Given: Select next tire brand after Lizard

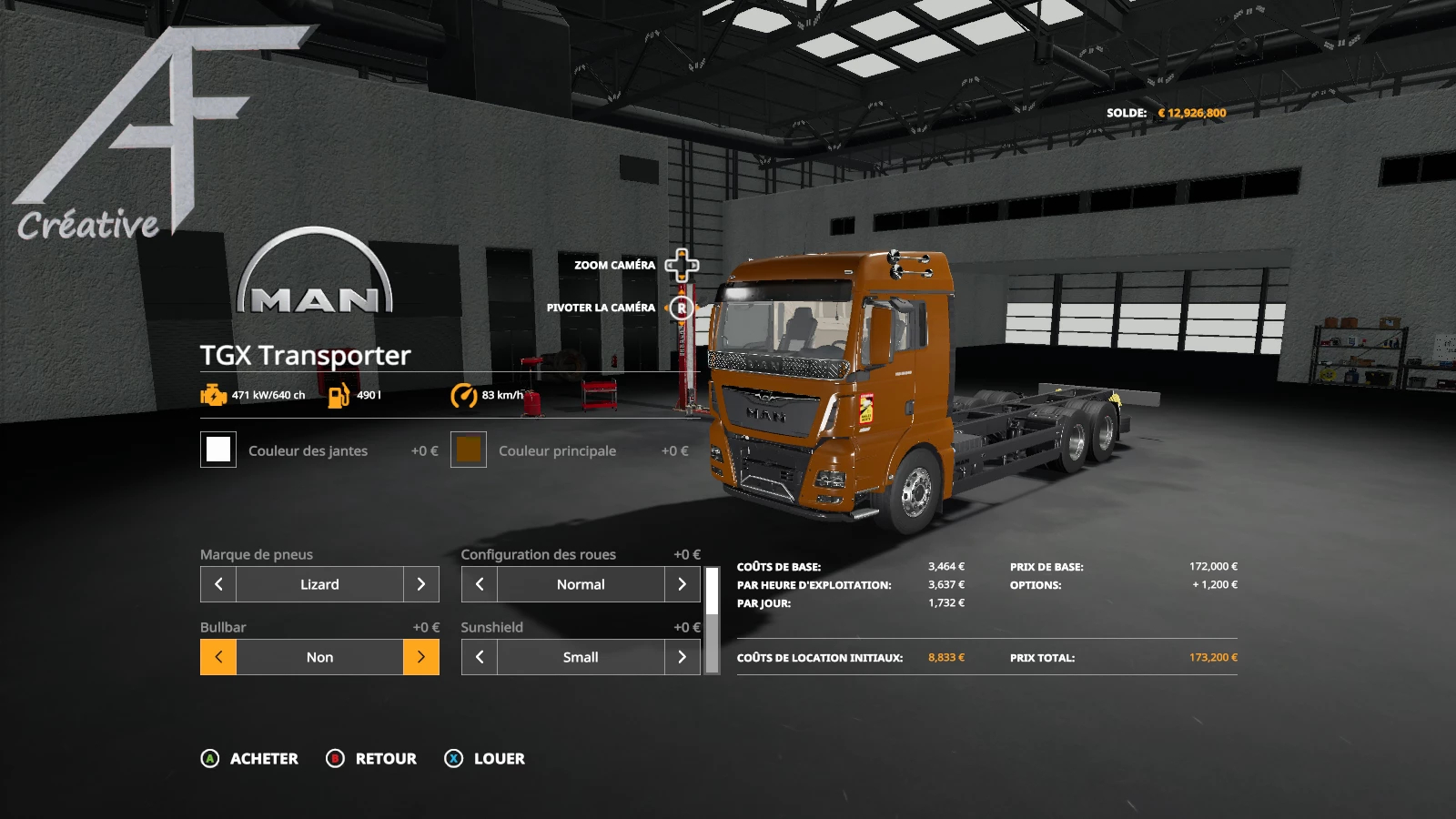Looking at the screenshot, I should click(420, 584).
